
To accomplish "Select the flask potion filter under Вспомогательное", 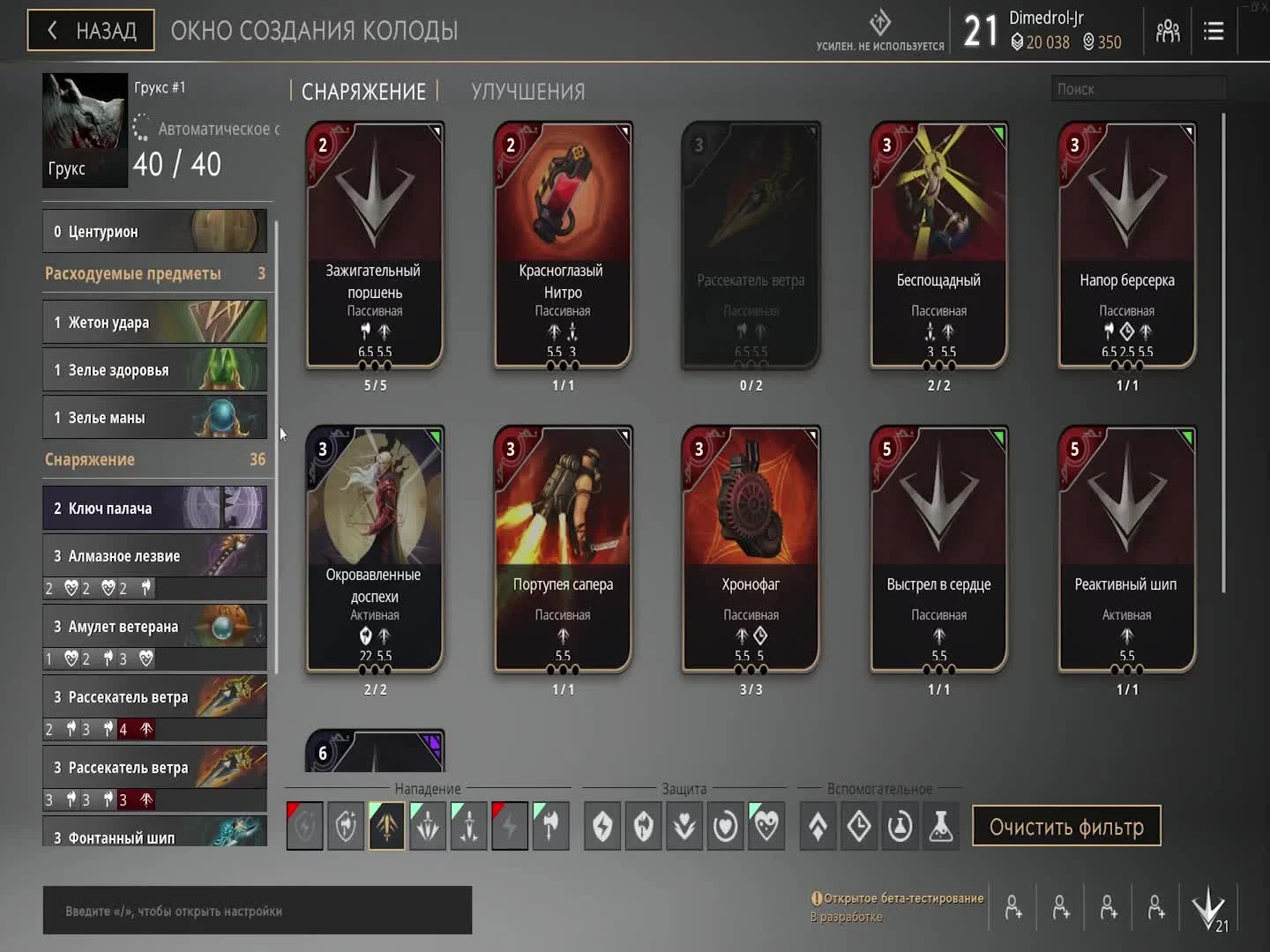I will (940, 826).
